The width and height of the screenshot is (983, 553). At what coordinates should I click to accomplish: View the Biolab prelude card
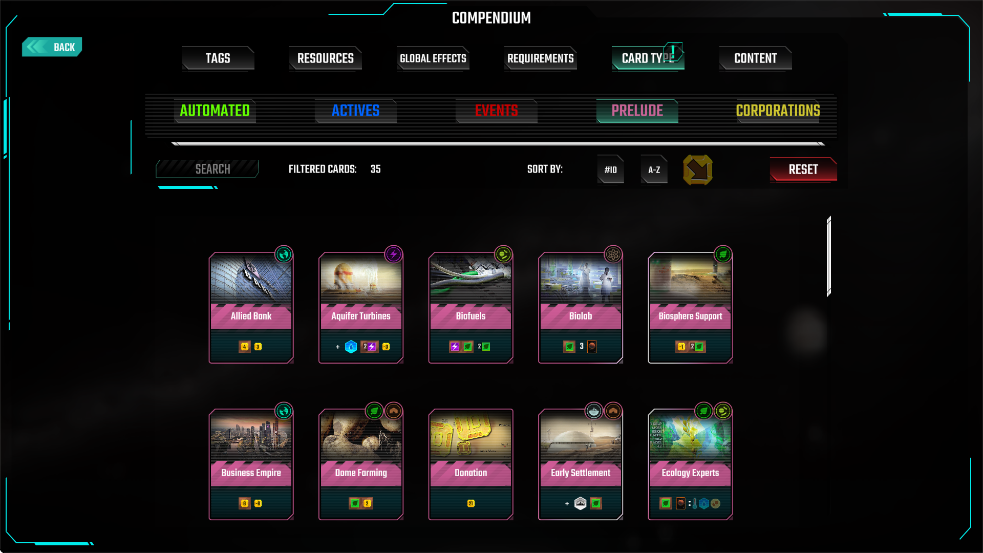[581, 307]
